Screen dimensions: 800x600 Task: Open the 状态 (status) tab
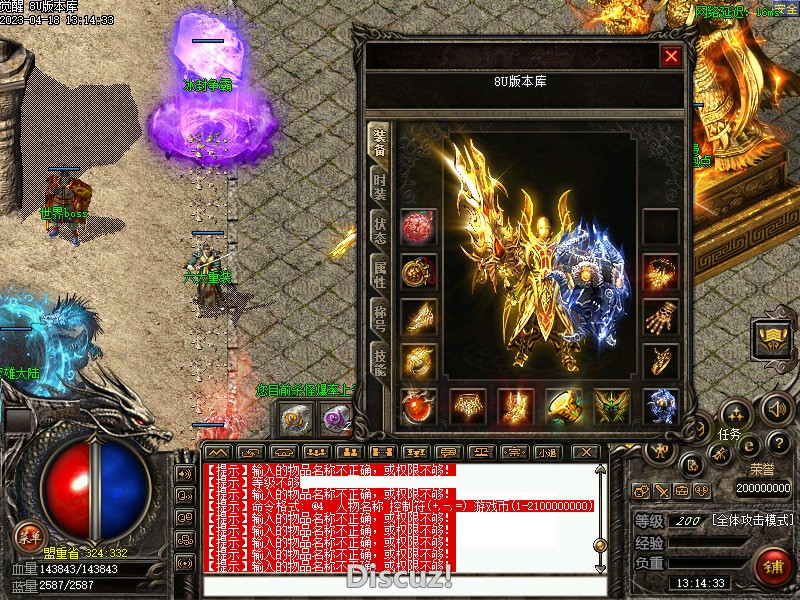379,231
